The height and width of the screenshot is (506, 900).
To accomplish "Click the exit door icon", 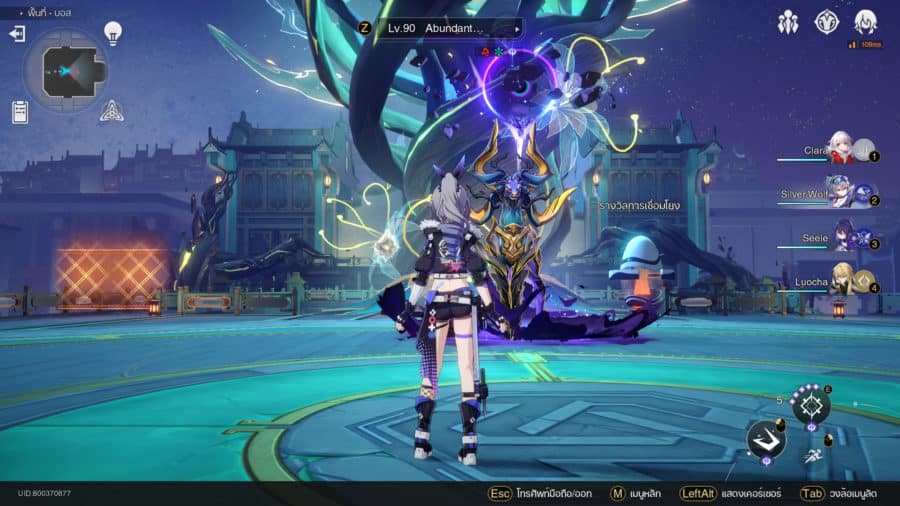I will [17, 34].
